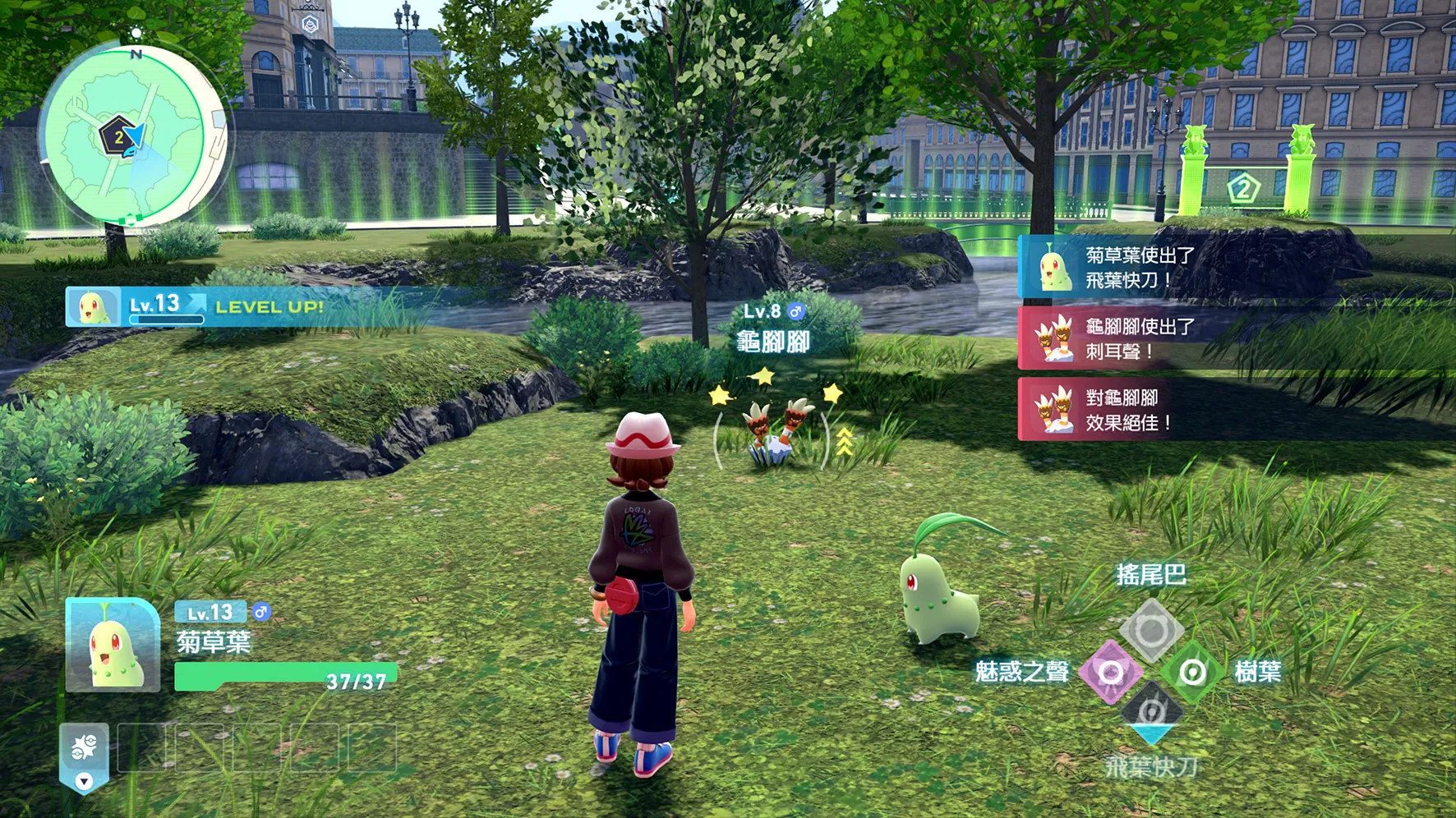Select the 菊草葉 party portrait

[x=113, y=646]
